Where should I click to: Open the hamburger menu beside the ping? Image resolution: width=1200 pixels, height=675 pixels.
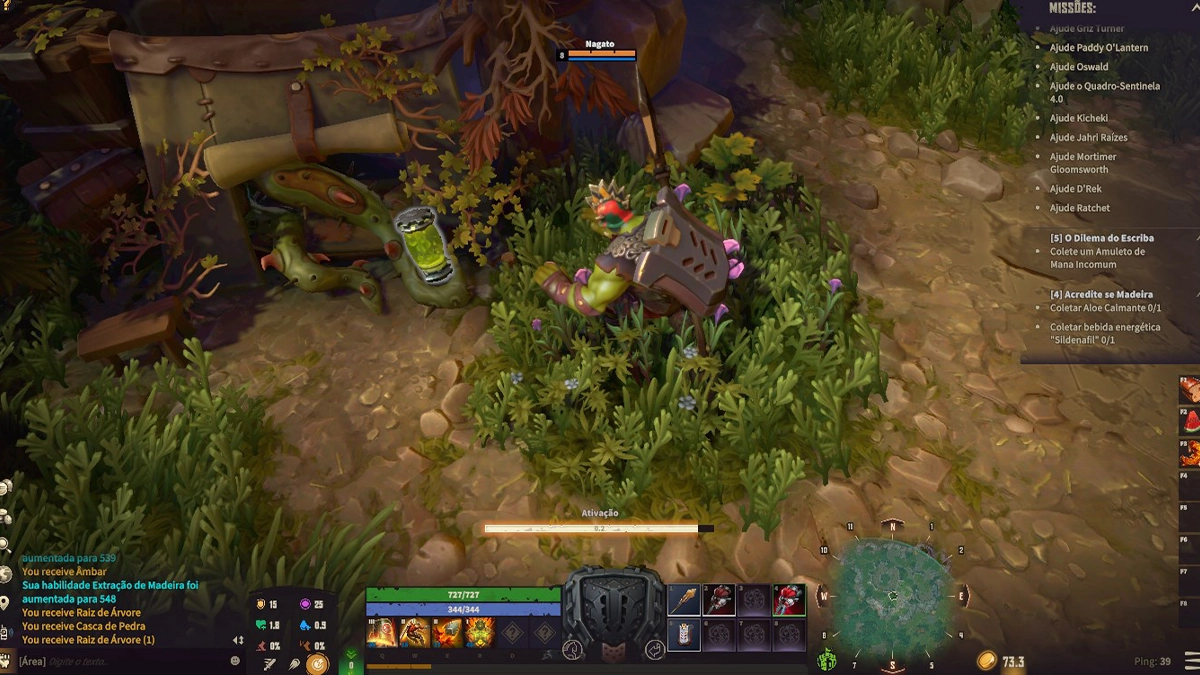pyautogui.click(x=1190, y=661)
